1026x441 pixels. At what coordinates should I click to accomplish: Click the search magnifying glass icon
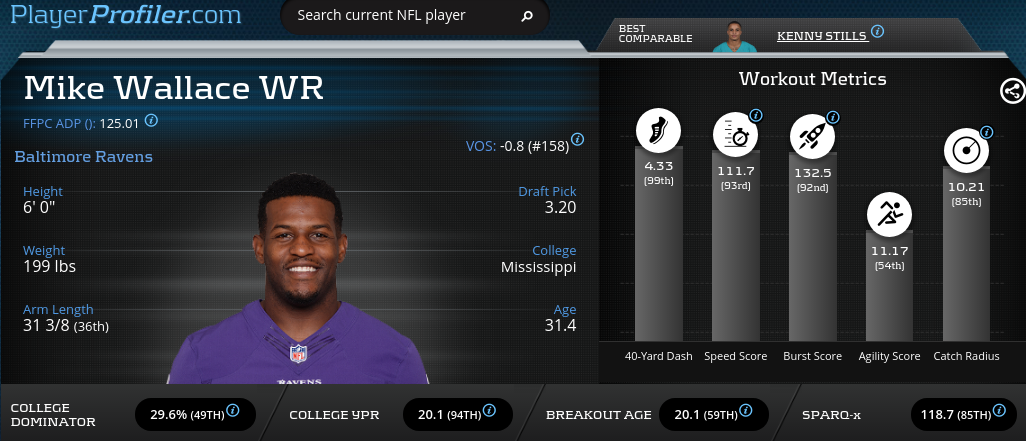pyautogui.click(x=527, y=17)
